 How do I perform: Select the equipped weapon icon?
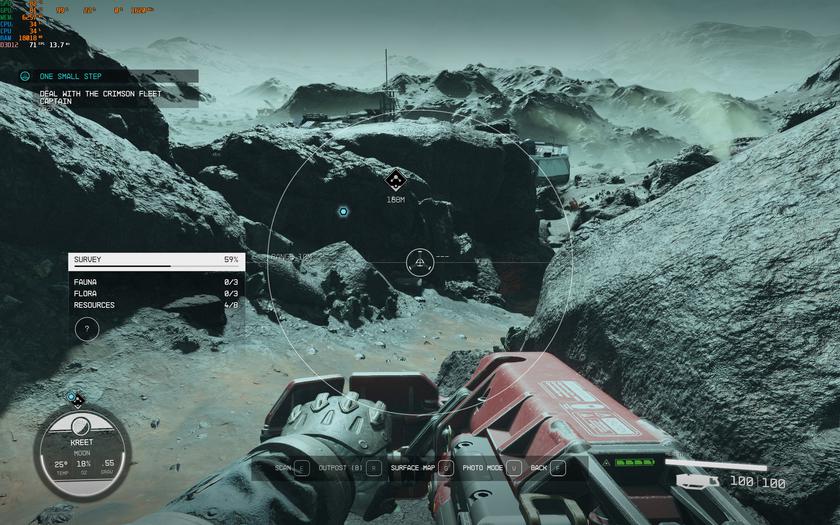click(x=696, y=482)
